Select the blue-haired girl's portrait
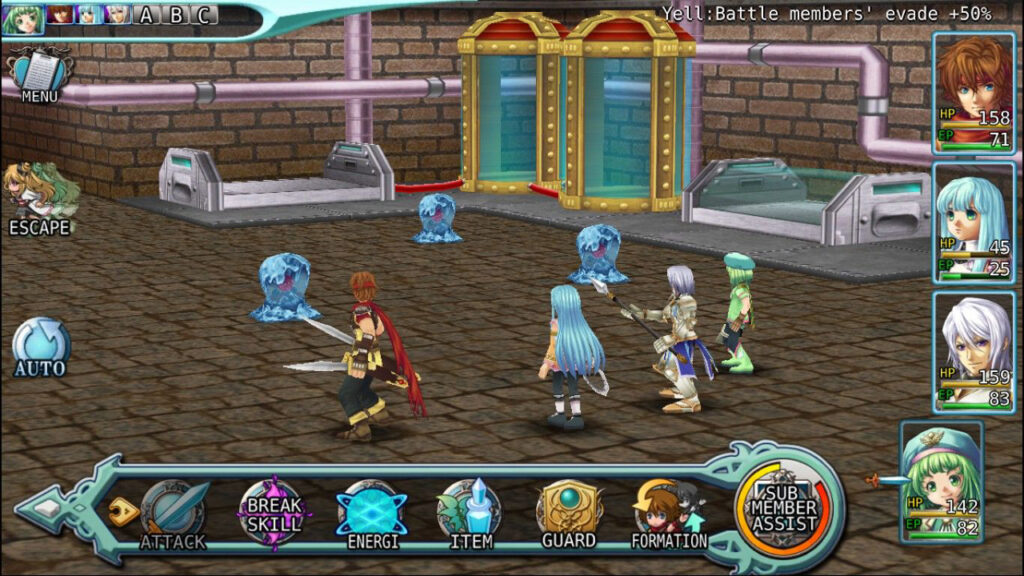Viewport: 1024px width, 576px height. coord(973,222)
